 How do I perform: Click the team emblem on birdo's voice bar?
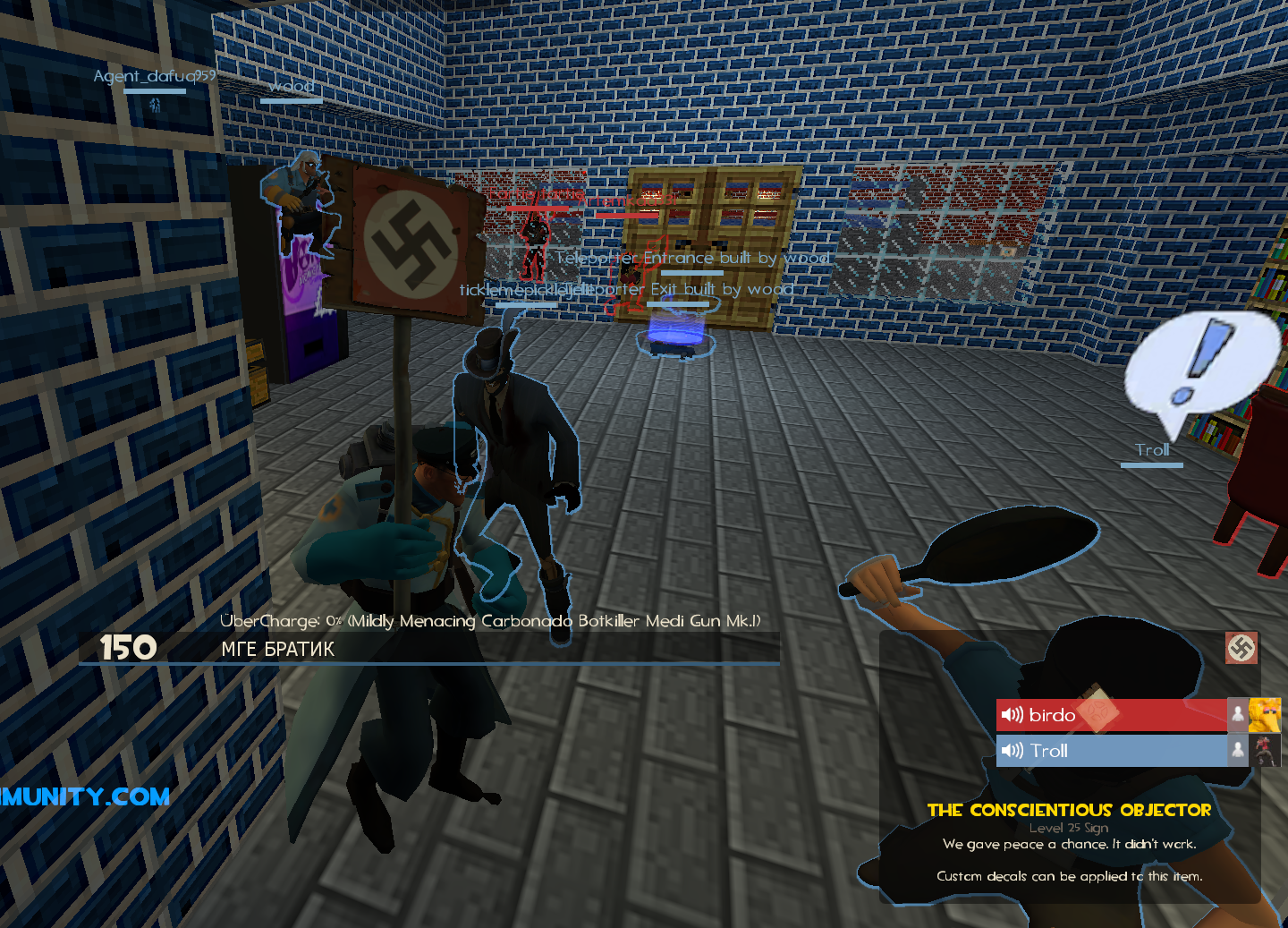point(1098,714)
